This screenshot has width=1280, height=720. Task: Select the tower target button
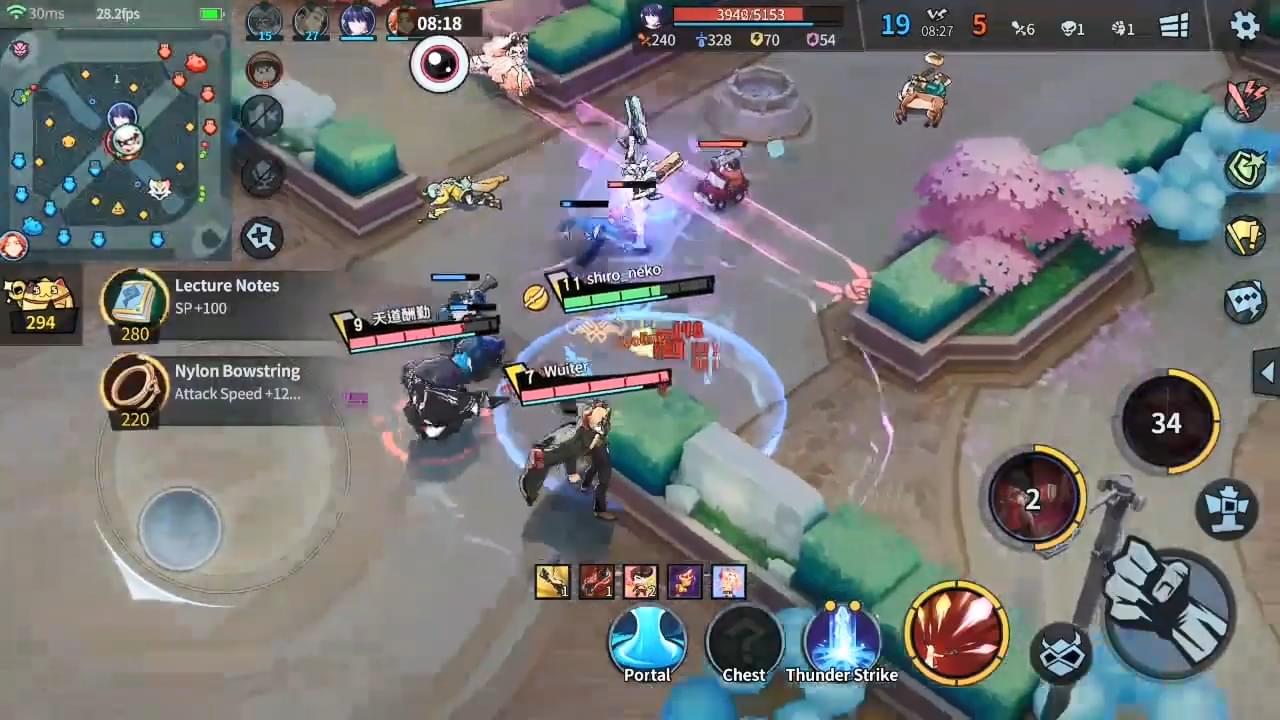pos(1226,508)
